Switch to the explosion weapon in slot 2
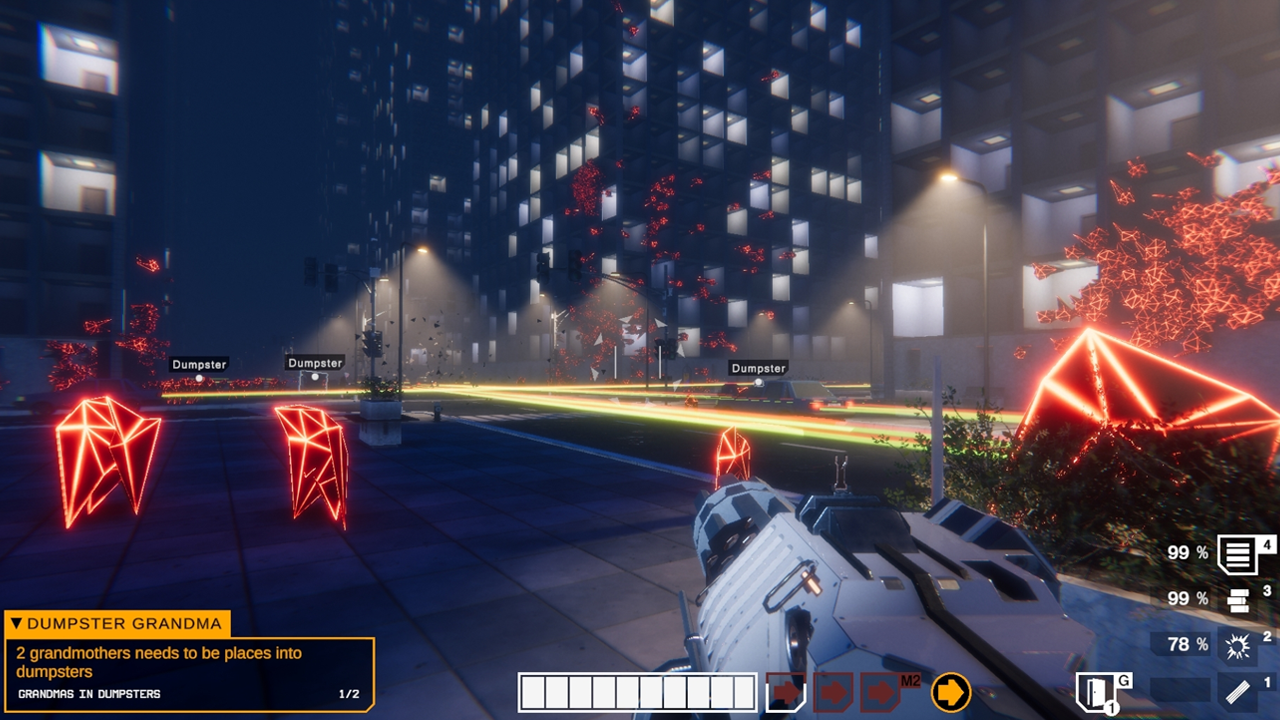1280x720 pixels. tap(1238, 646)
